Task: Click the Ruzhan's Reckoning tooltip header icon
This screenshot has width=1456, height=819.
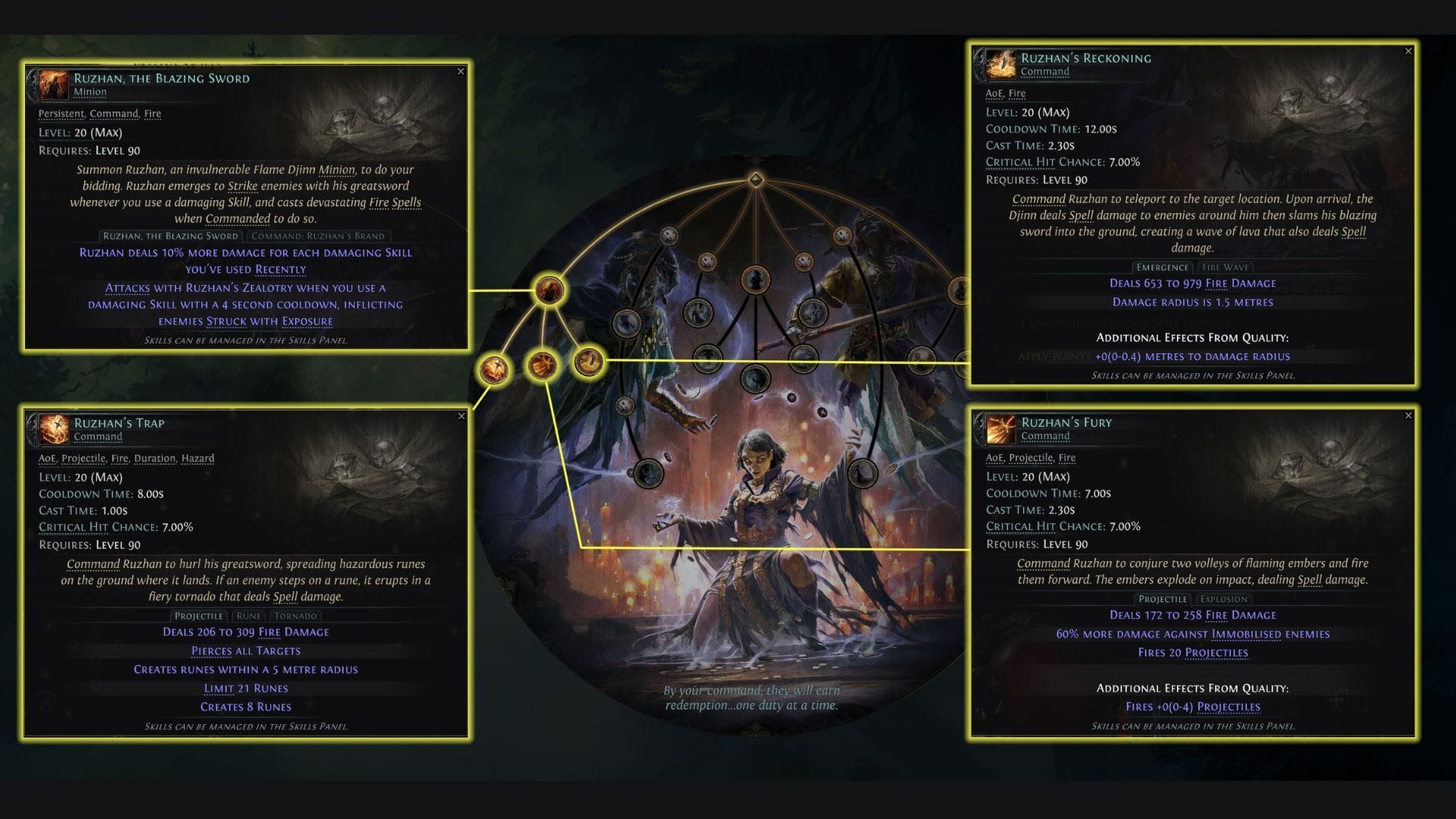Action: [x=1001, y=64]
